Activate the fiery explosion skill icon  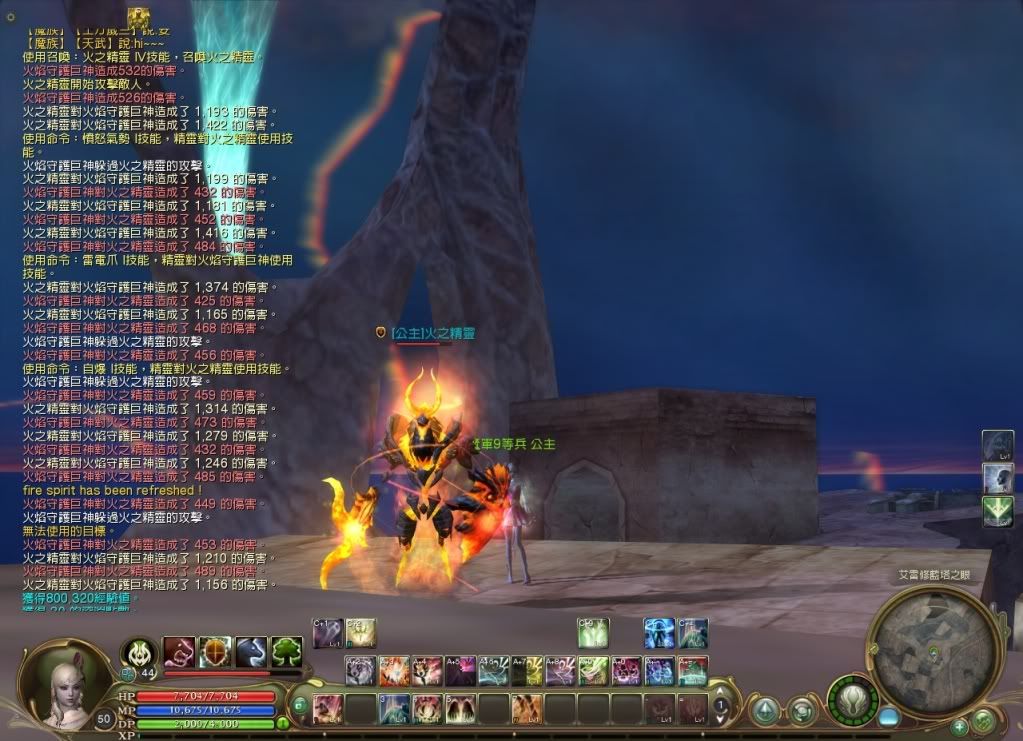tap(393, 670)
